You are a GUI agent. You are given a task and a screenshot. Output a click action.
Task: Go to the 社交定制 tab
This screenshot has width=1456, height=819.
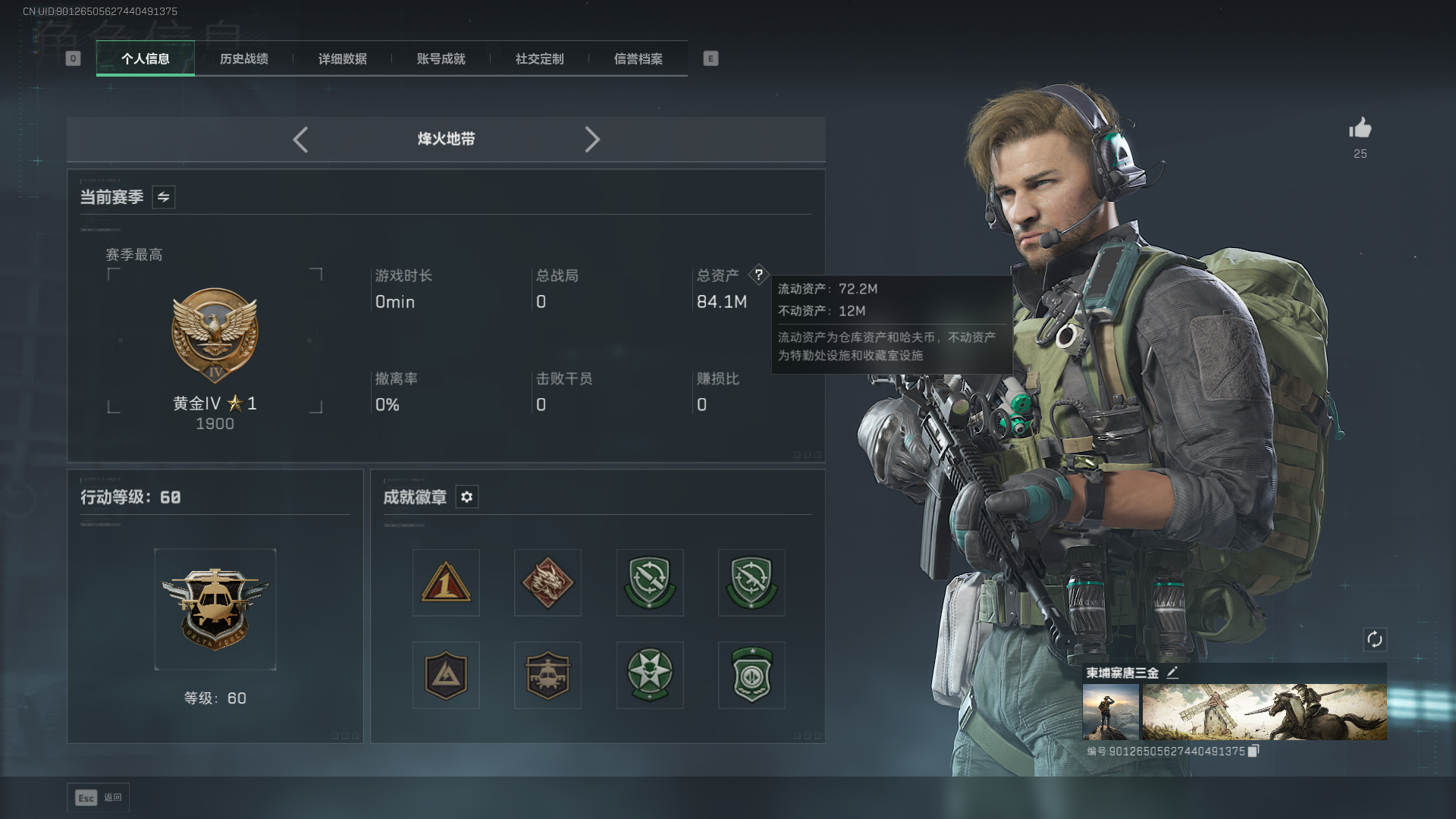click(539, 59)
